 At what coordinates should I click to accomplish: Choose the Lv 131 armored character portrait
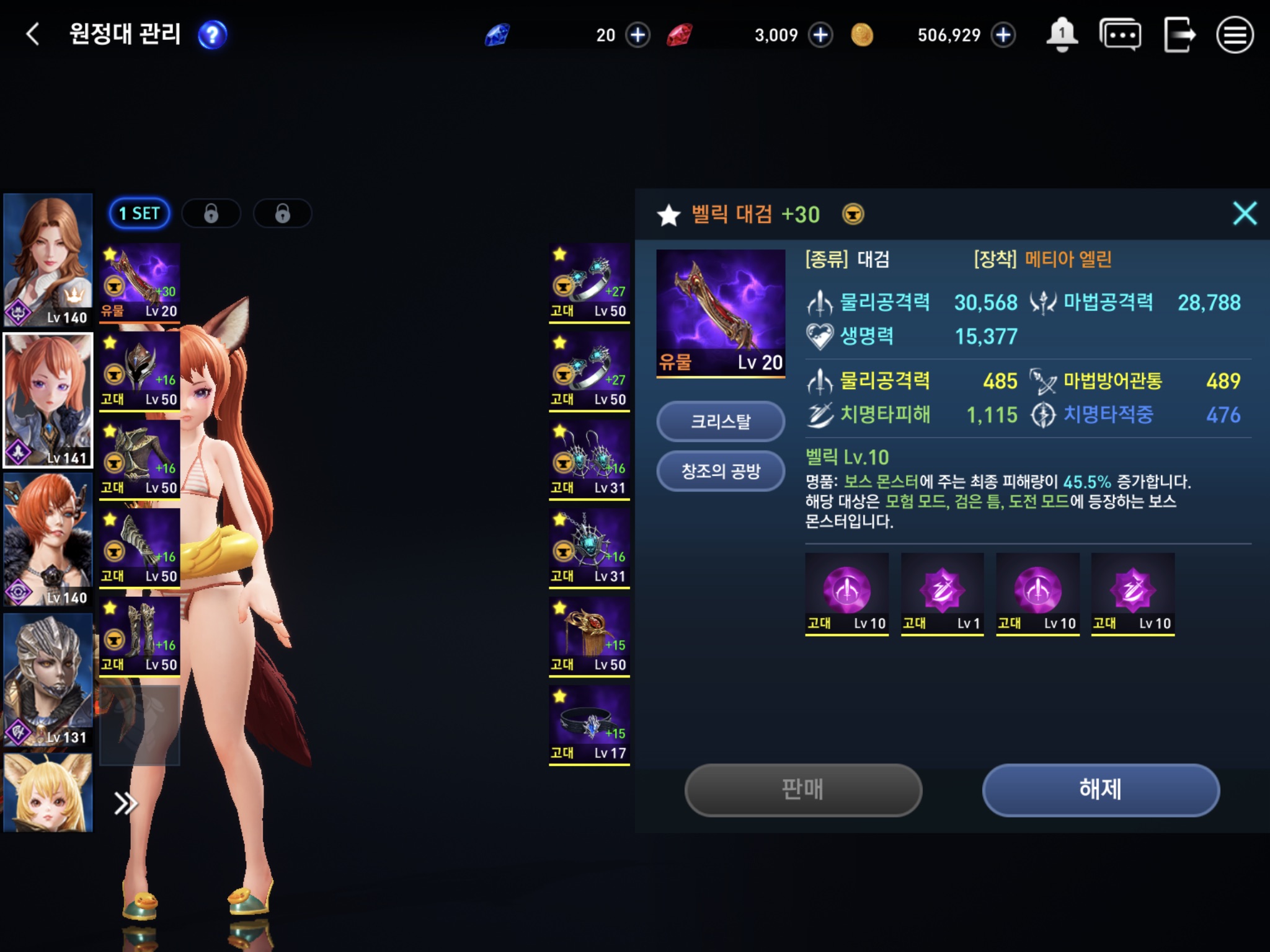(48, 680)
